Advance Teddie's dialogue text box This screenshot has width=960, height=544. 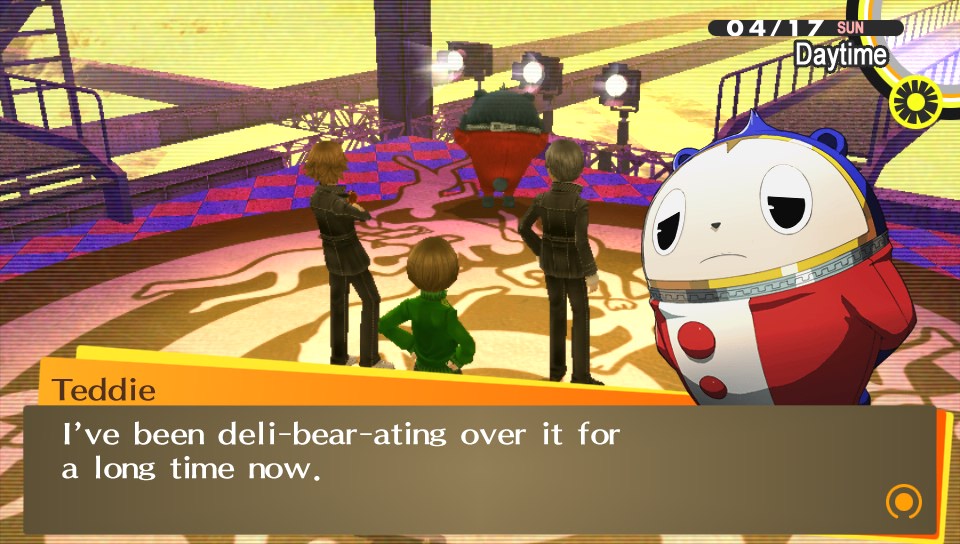tap(480, 467)
